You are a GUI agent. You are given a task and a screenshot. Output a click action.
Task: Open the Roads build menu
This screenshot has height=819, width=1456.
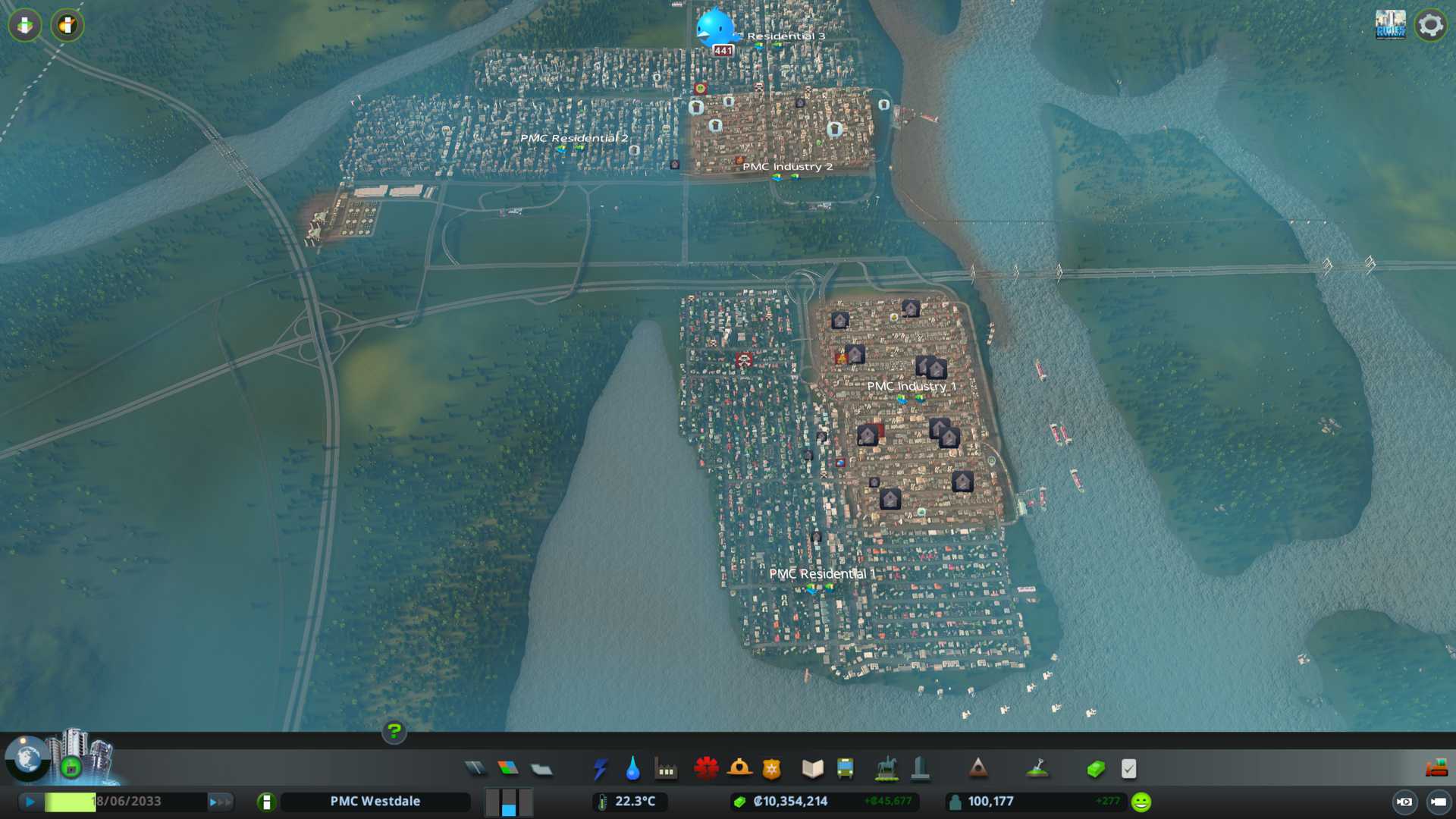pos(475,769)
